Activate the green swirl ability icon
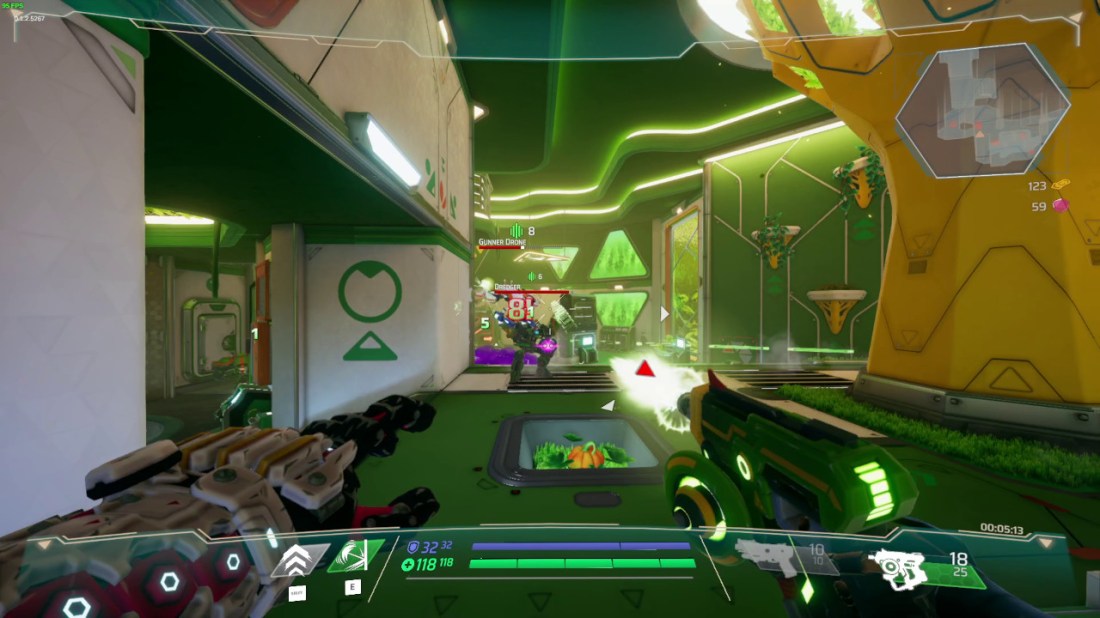 [x=354, y=556]
